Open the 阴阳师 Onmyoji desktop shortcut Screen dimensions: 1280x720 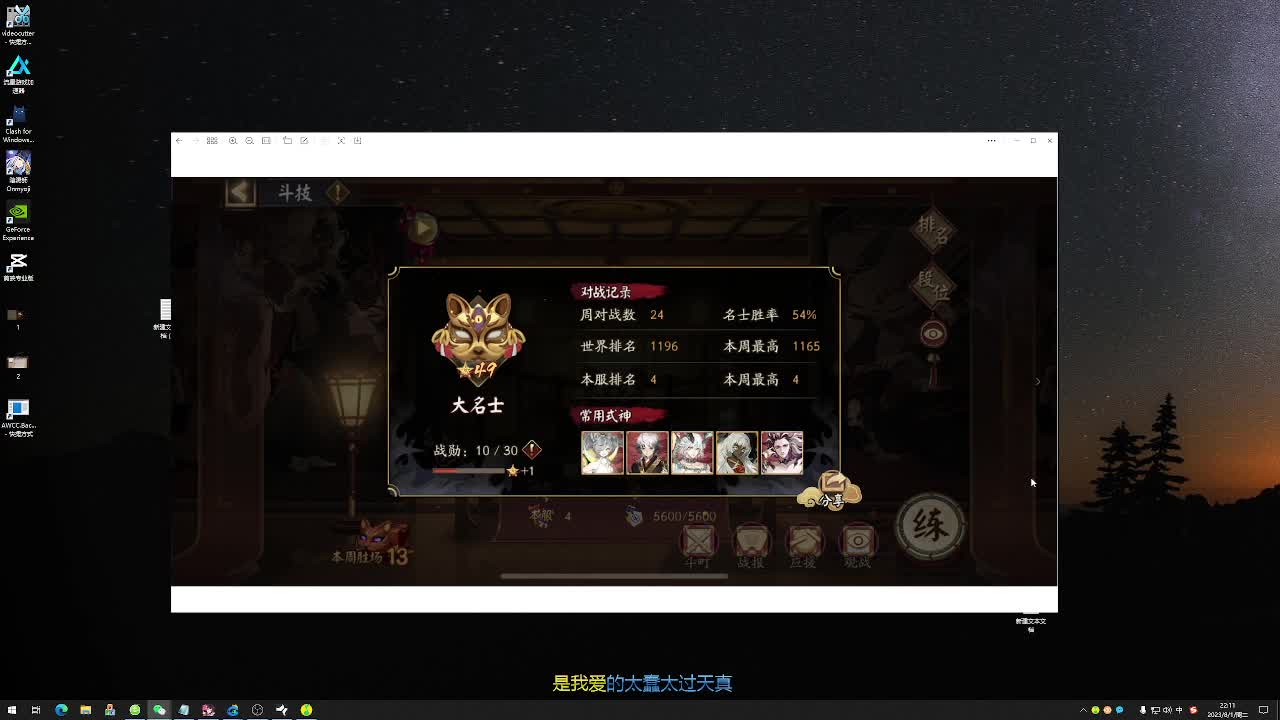[x=18, y=163]
